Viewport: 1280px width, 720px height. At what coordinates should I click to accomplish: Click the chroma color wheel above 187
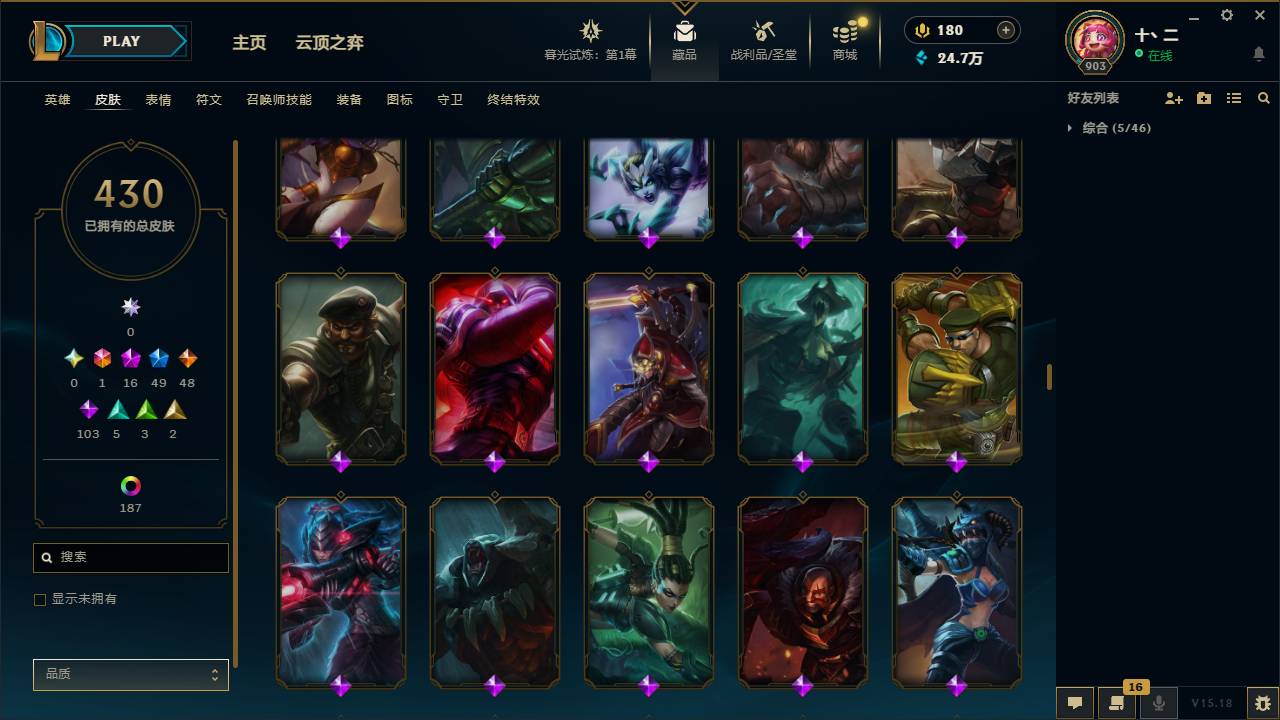[130, 487]
